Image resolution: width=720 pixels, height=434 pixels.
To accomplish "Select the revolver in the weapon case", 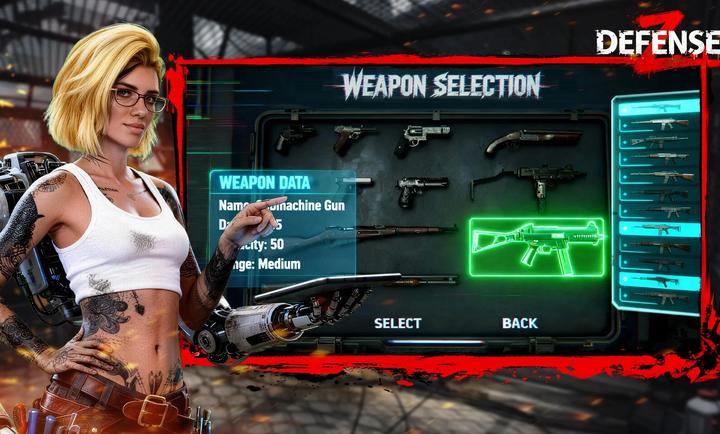I will pos(422,139).
